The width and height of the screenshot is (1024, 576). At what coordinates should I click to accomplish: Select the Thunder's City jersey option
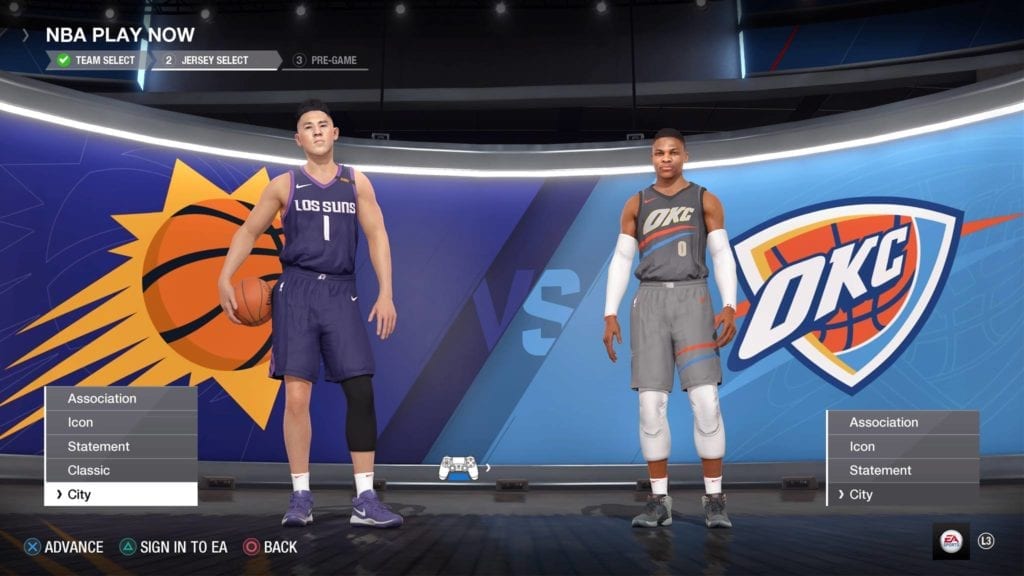(x=902, y=495)
